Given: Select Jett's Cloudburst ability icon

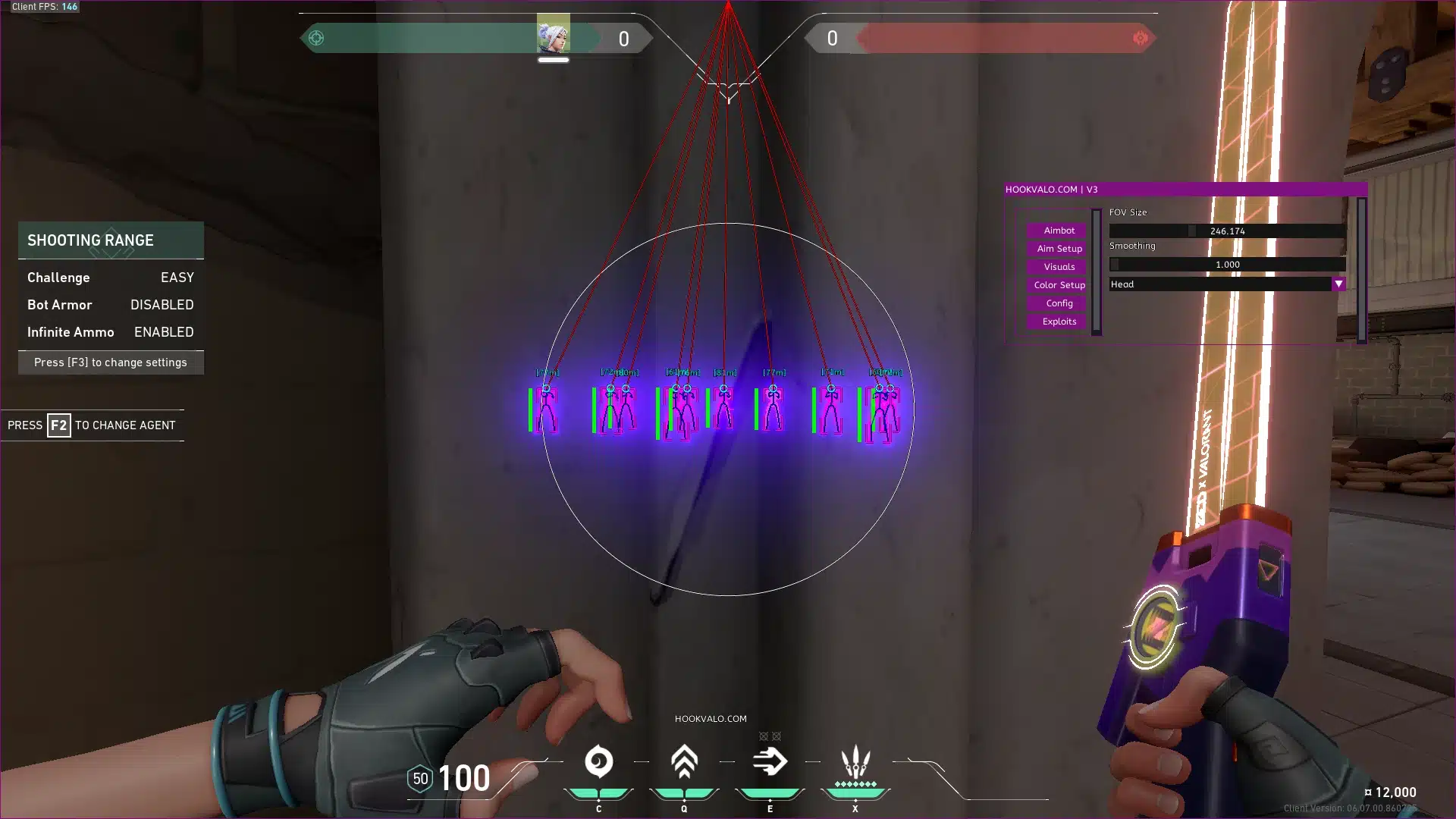Looking at the screenshot, I should [x=598, y=762].
